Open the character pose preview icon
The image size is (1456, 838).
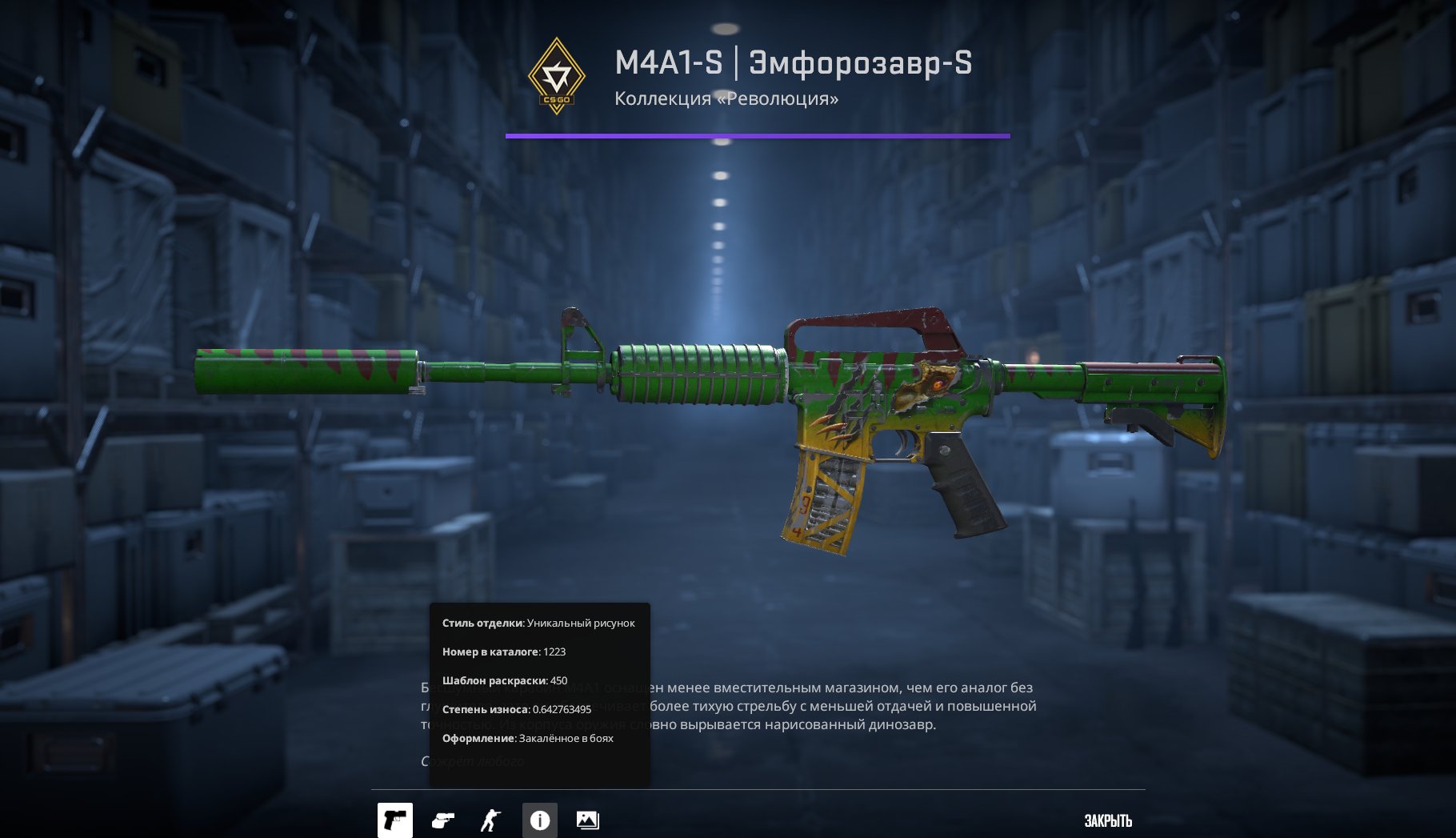pos(491,820)
